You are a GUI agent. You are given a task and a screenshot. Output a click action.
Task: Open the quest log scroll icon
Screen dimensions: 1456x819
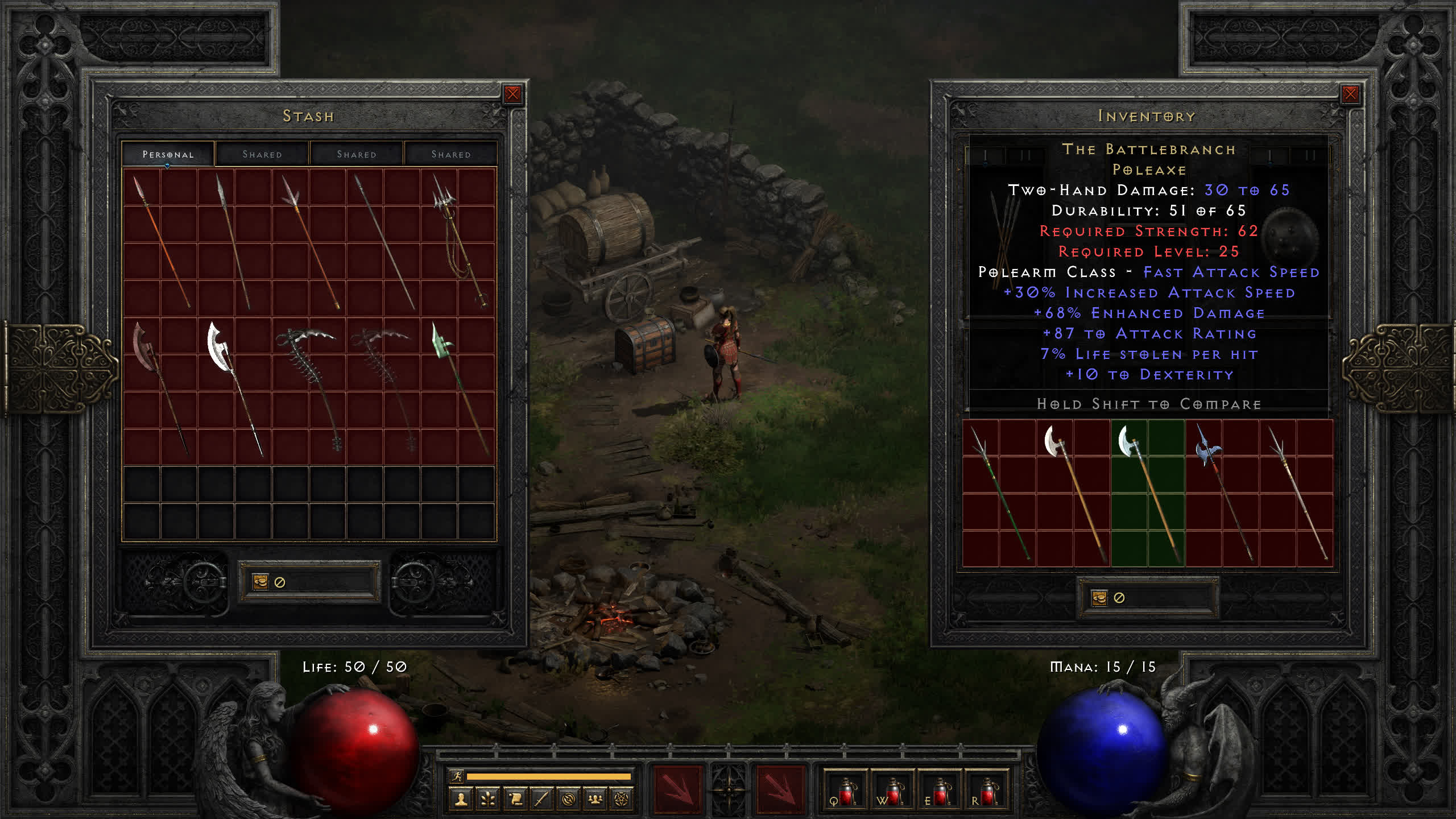[515, 799]
